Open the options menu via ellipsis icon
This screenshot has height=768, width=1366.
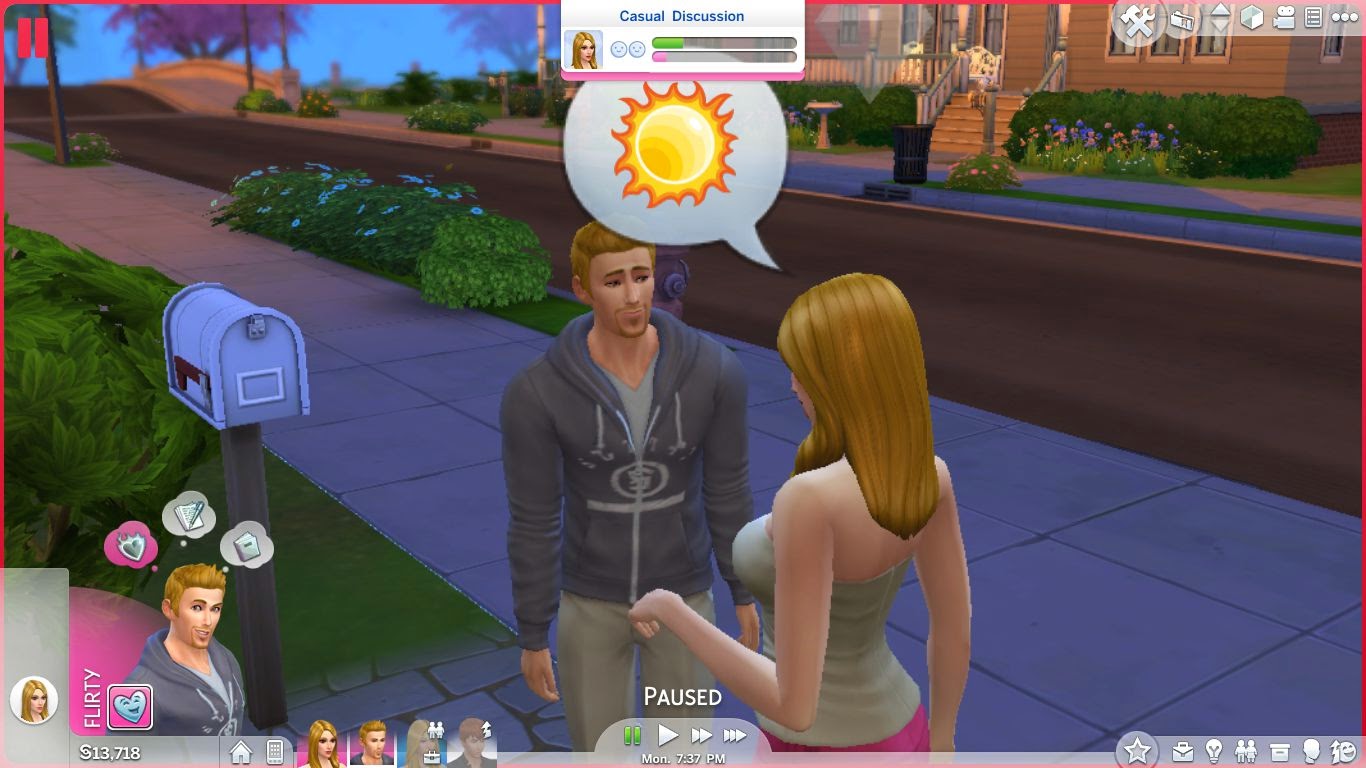[1347, 17]
